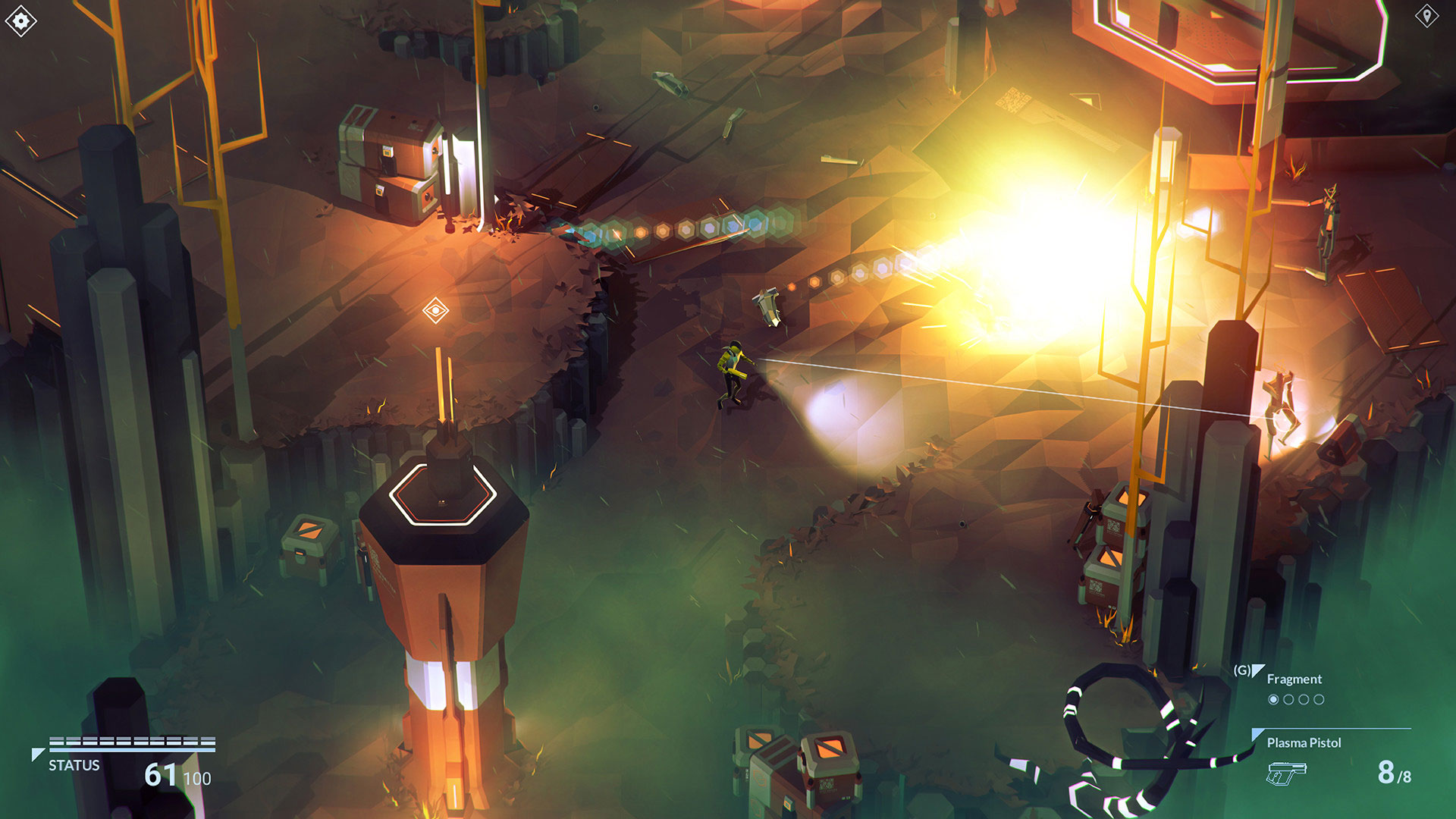Viewport: 1456px width, 819px height.
Task: Click the 8/8 ammo counter
Action: 1395,775
